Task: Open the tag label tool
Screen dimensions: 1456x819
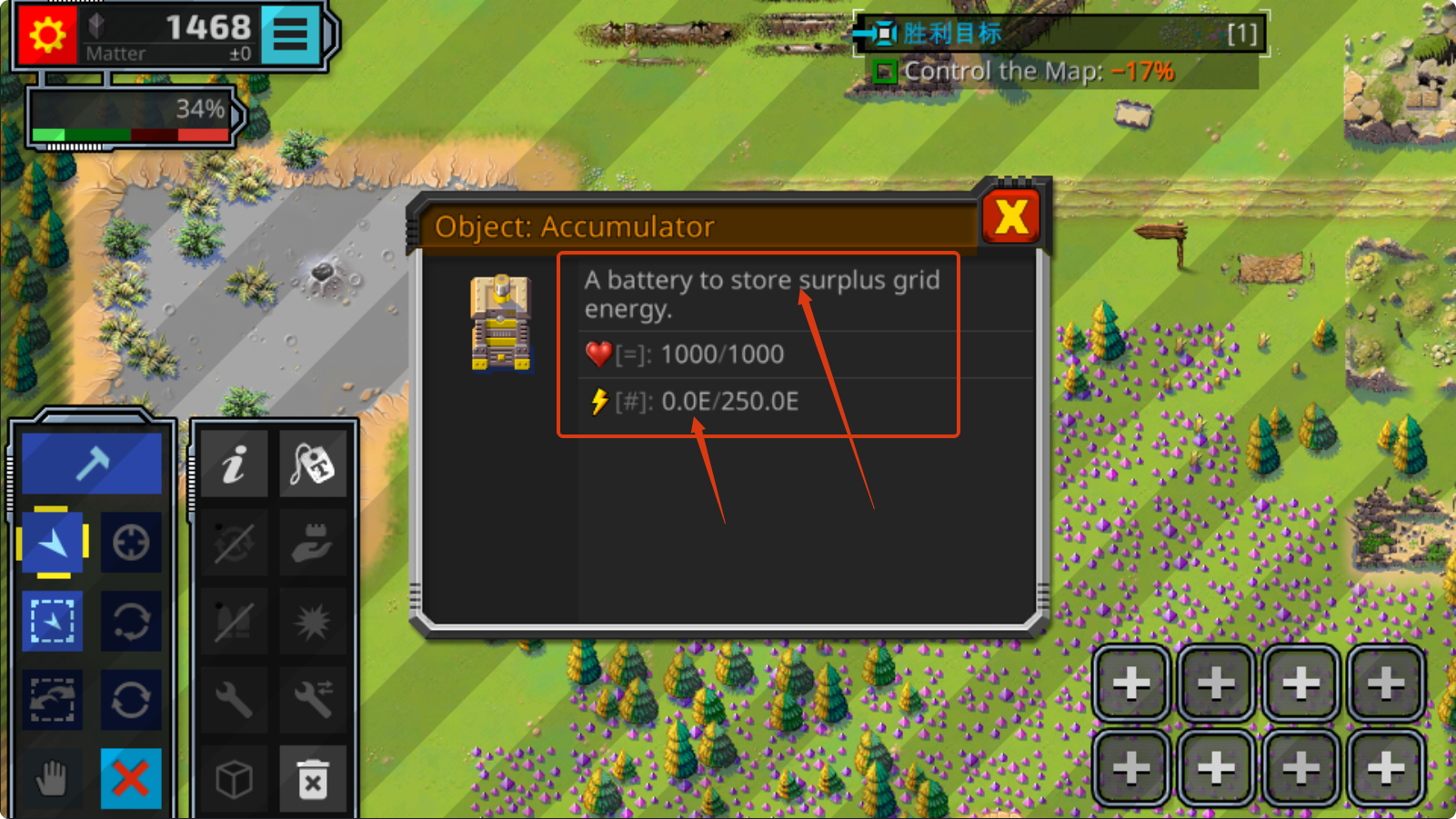Action: pos(313,464)
